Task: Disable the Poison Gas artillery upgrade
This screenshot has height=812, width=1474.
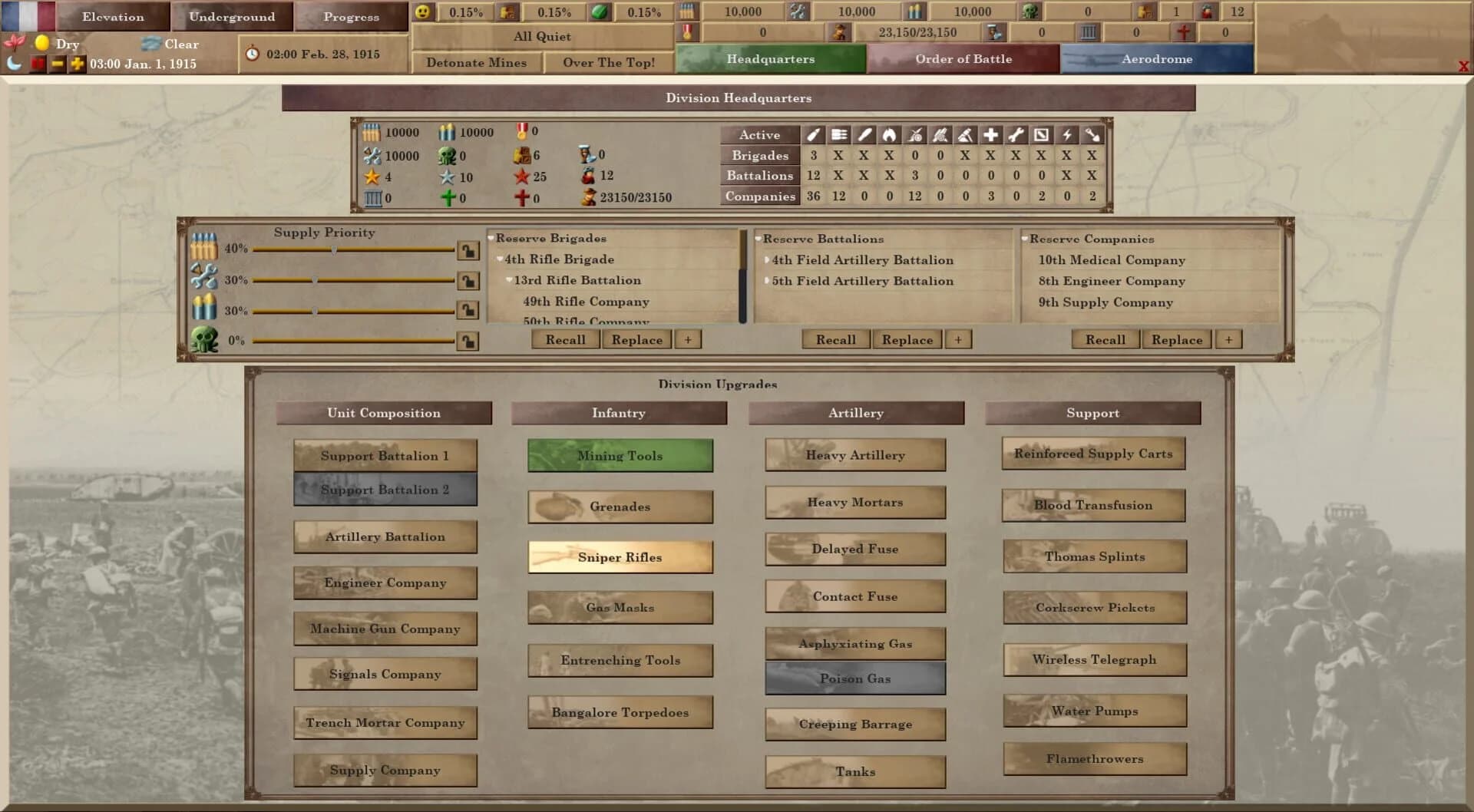Action: coord(854,678)
